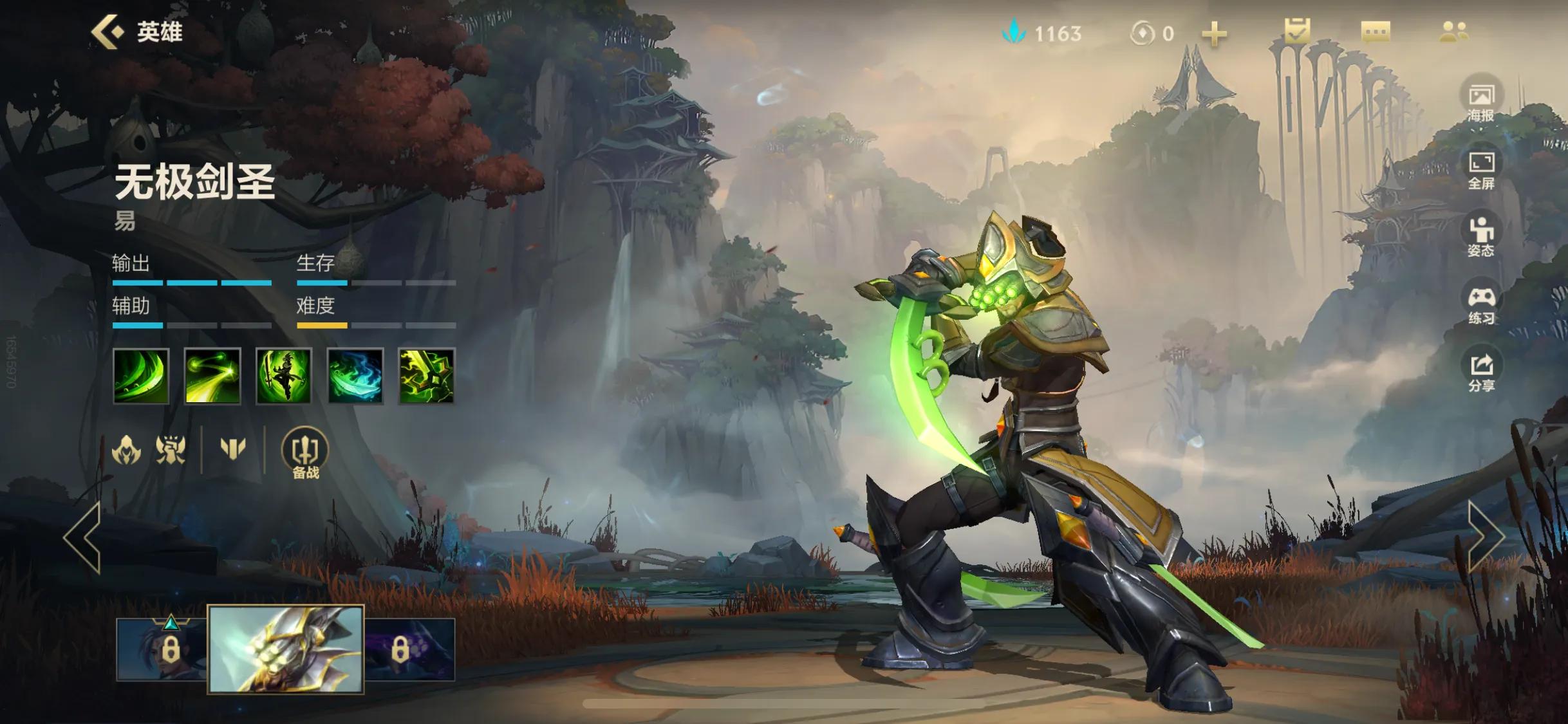Go to the previous hero arrow
The width and height of the screenshot is (1568, 724).
tap(84, 537)
